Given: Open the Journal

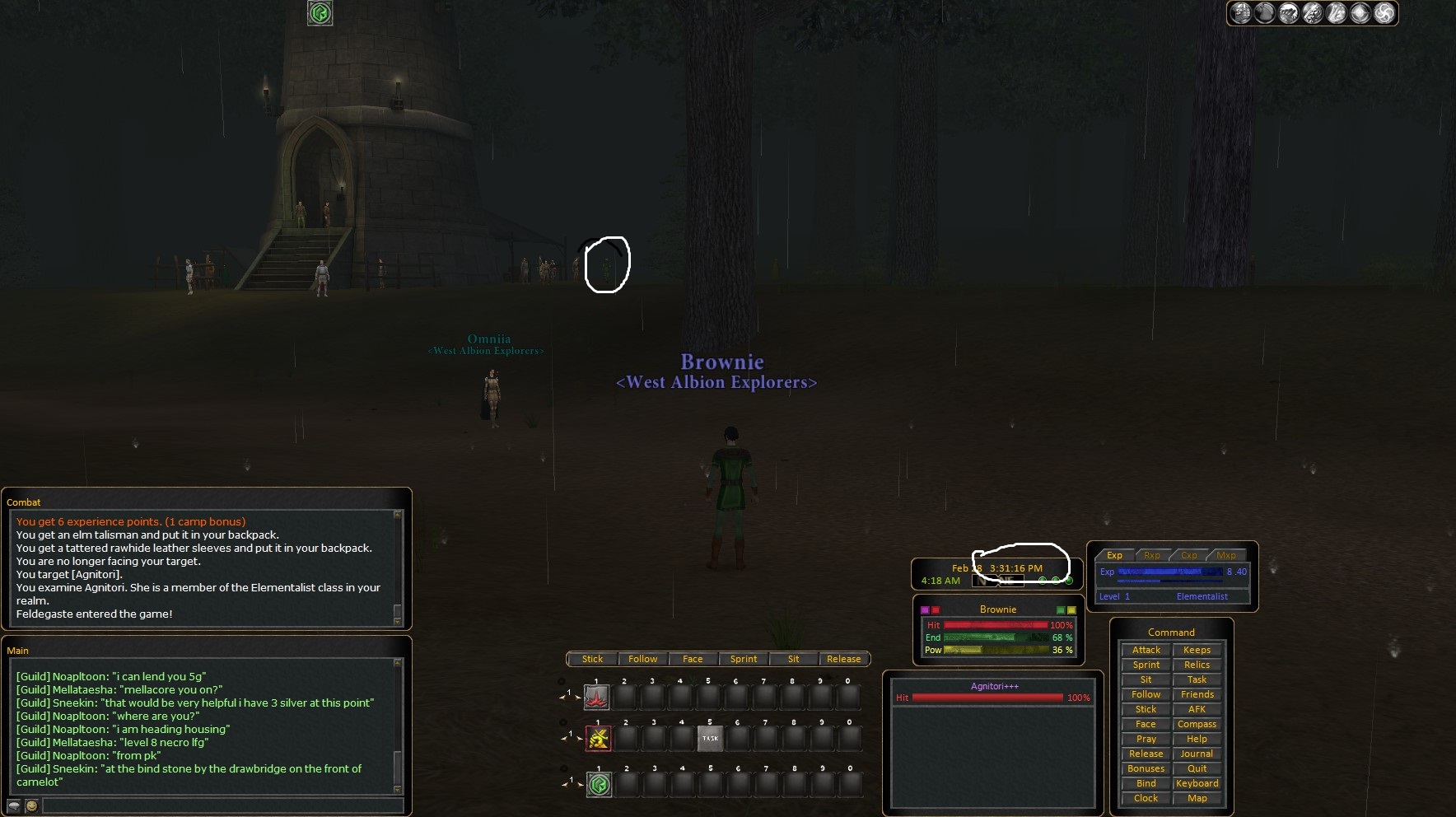Looking at the screenshot, I should click(x=1197, y=754).
